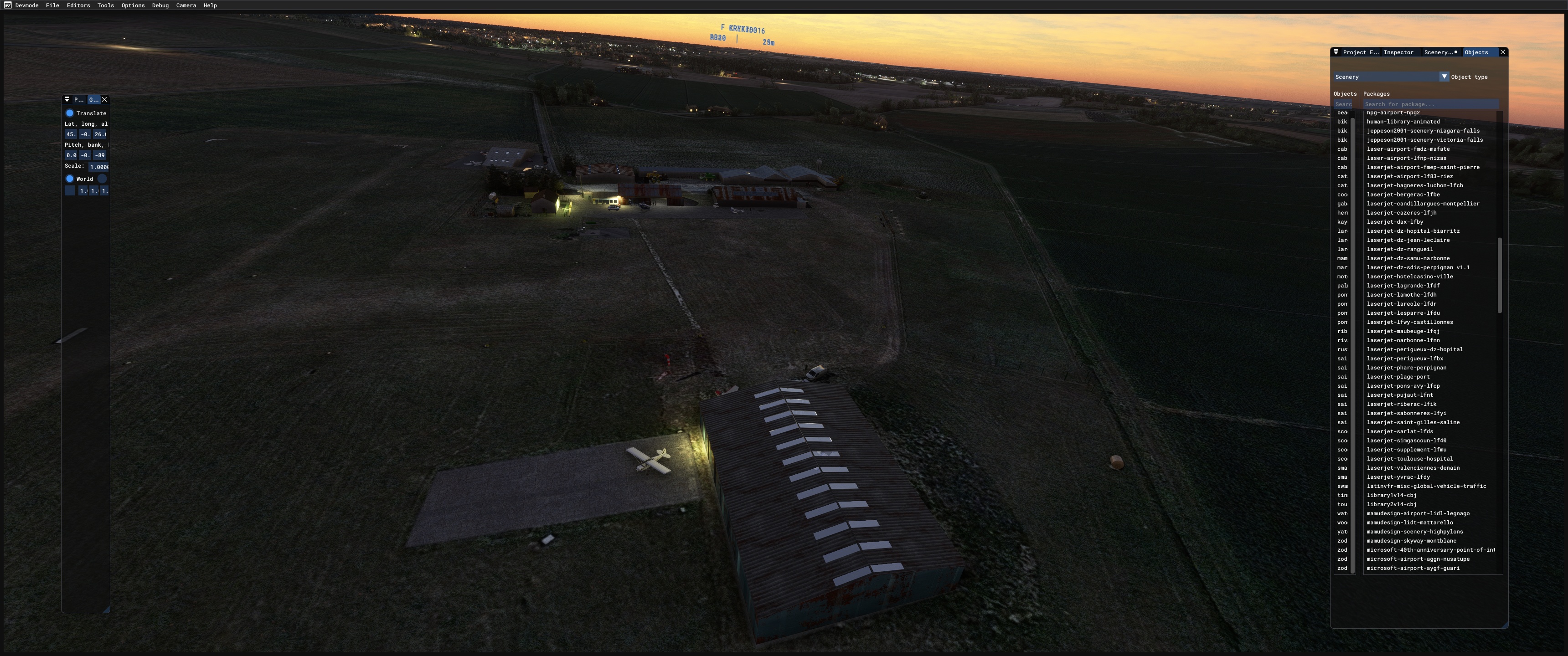Switch to the Scenery tab
Viewport: 1568px width, 656px height.
pyautogui.click(x=1439, y=52)
